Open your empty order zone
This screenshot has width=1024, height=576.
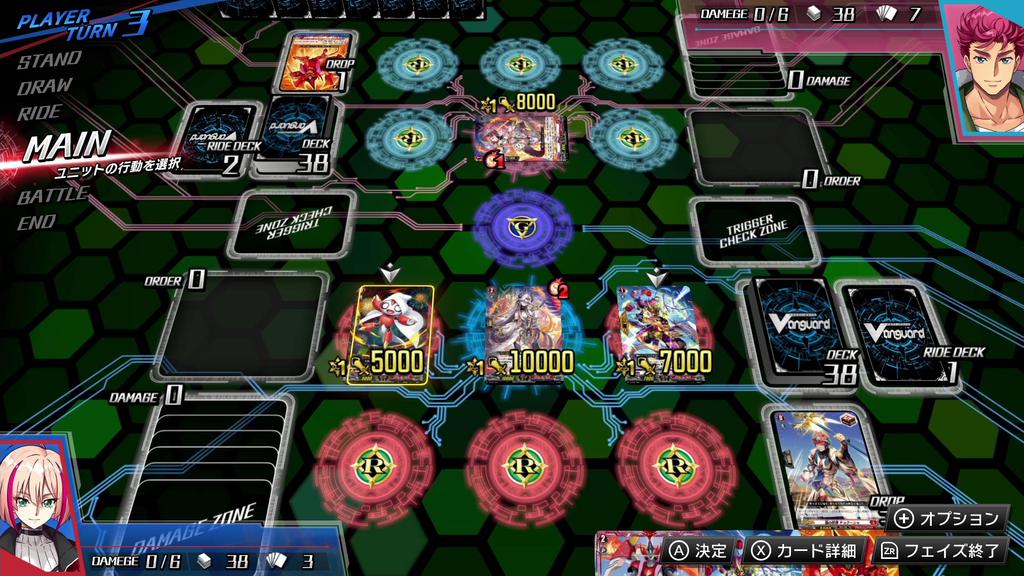pos(242,327)
